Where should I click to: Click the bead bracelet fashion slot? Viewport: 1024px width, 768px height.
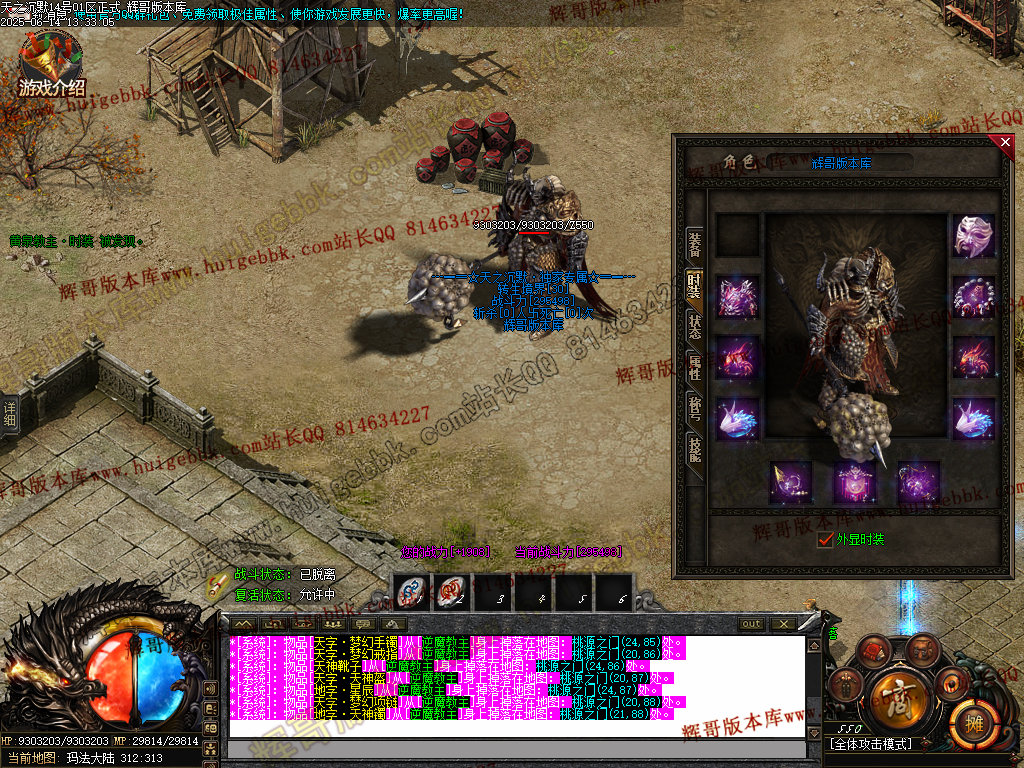pyautogui.click(x=973, y=297)
